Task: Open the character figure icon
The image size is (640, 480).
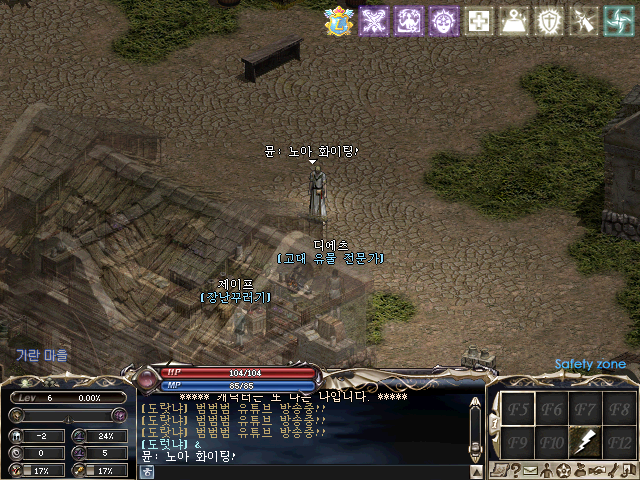Action: pyautogui.click(x=548, y=470)
